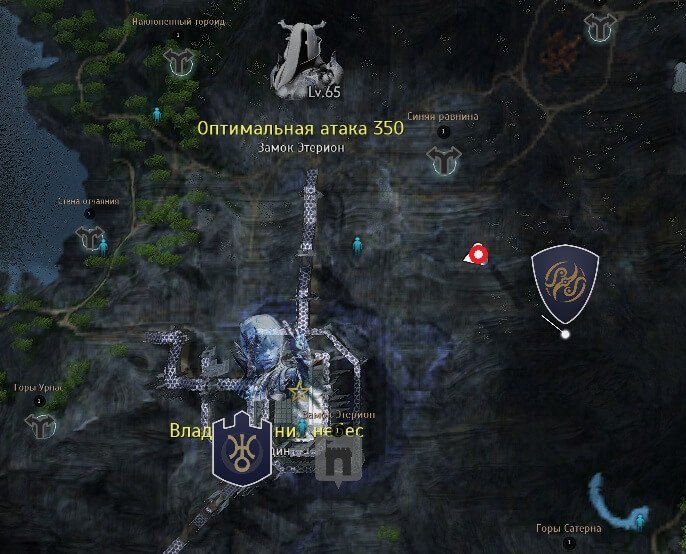This screenshot has width=686, height=554.
Task: Select the red location pin marker
Action: pyautogui.click(x=479, y=255)
